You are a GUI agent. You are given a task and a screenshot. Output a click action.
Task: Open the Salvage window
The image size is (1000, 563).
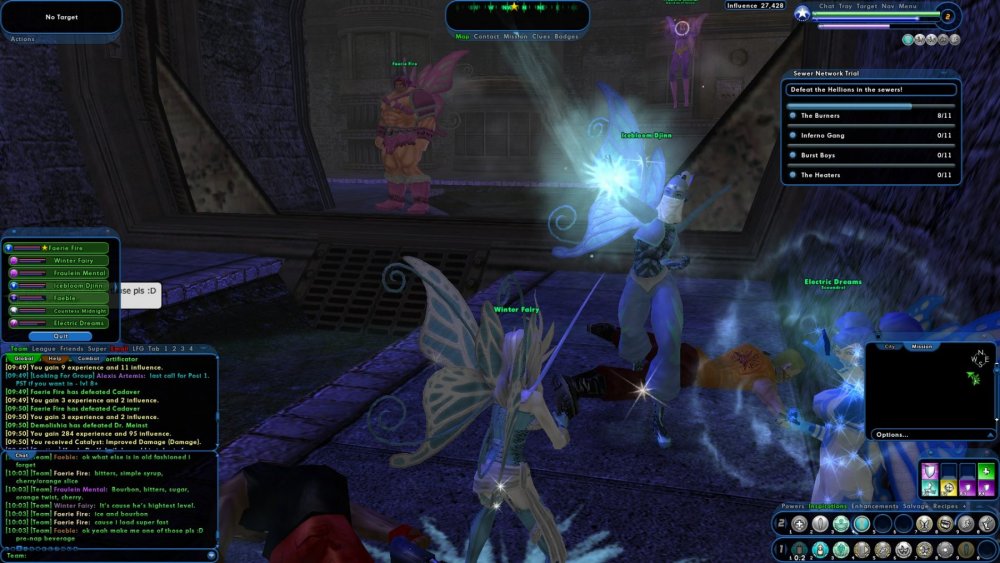915,506
